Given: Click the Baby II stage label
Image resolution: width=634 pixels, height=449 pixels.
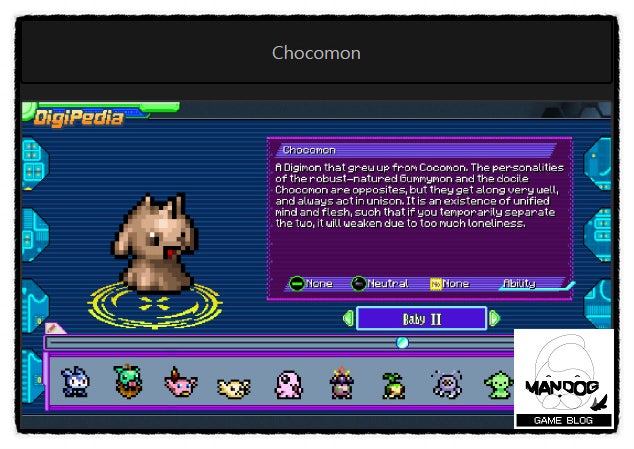Looking at the screenshot, I should (x=421, y=319).
